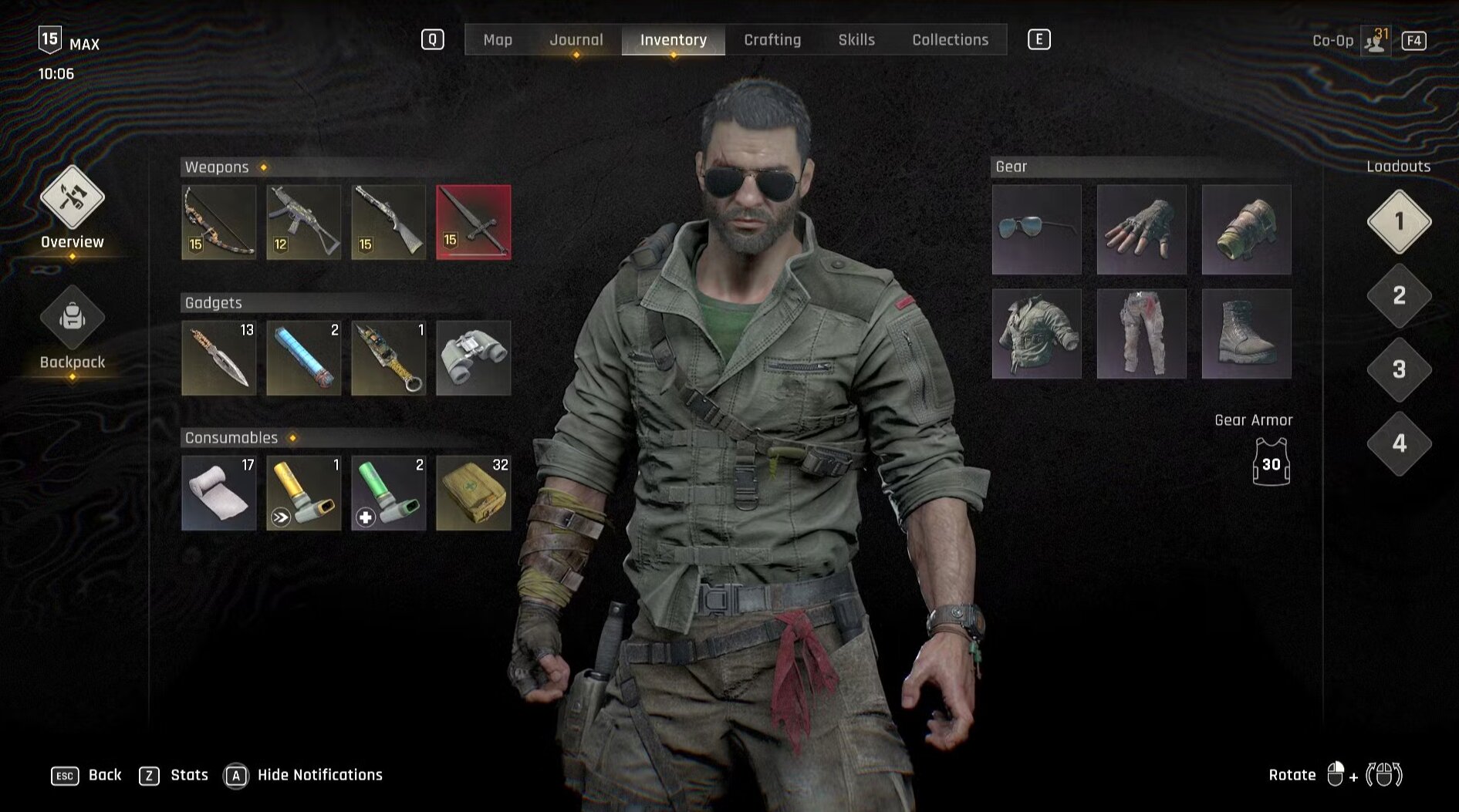Choose the submachine gun weapon slot

pos(304,222)
